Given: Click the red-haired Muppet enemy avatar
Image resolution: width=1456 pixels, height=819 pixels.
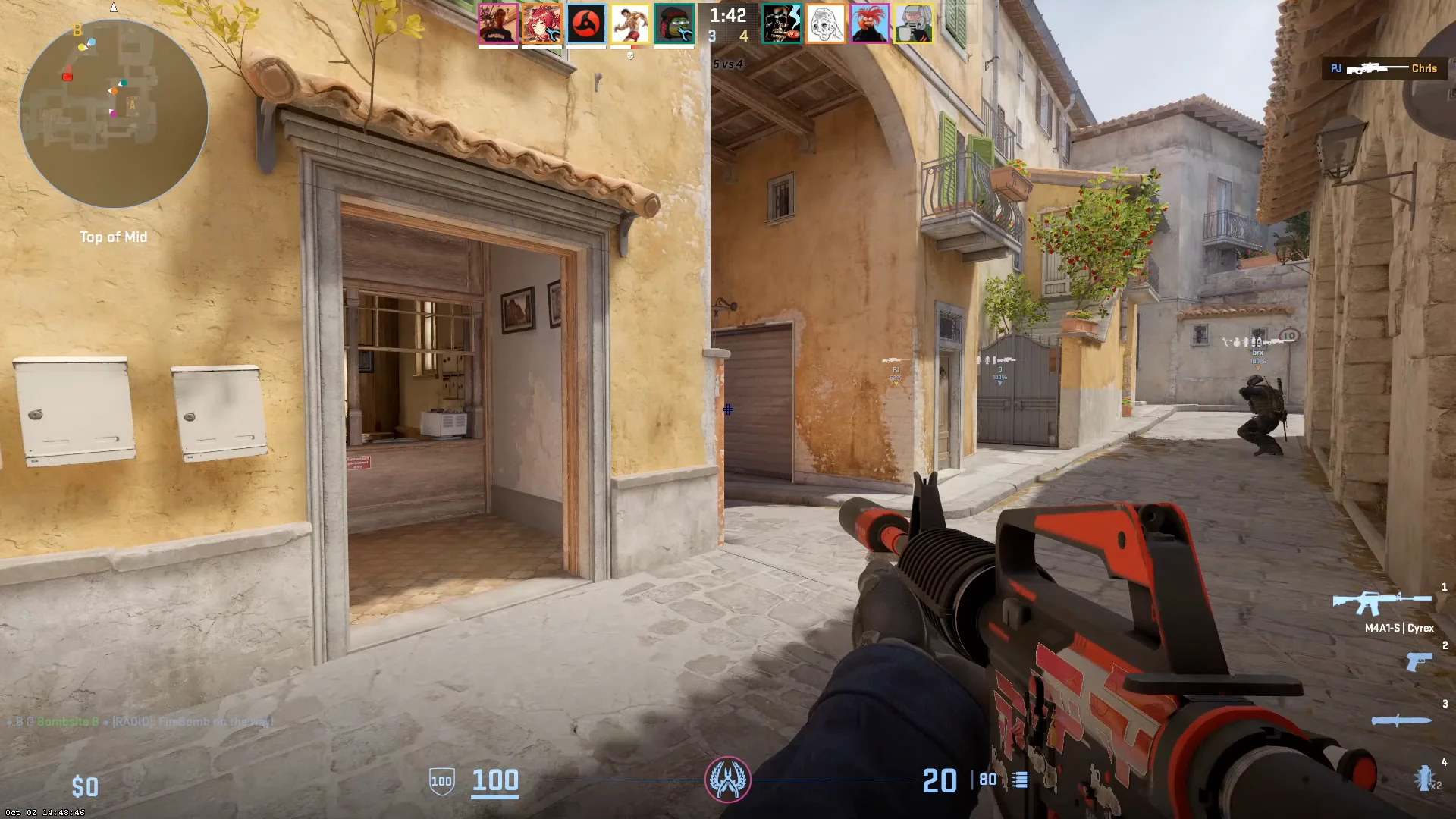Looking at the screenshot, I should tap(869, 24).
